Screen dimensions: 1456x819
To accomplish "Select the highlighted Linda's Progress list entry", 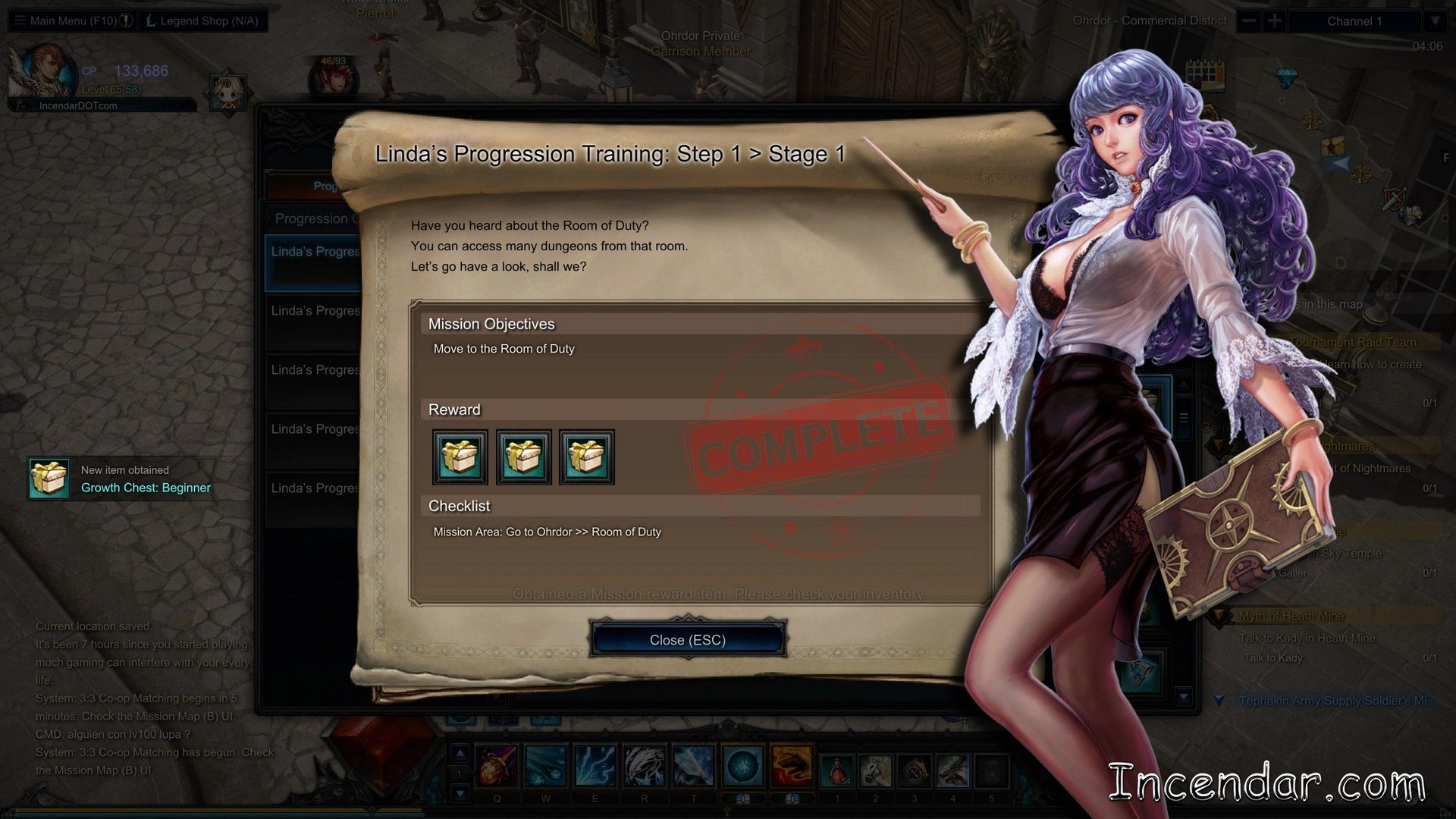I will pos(313,262).
